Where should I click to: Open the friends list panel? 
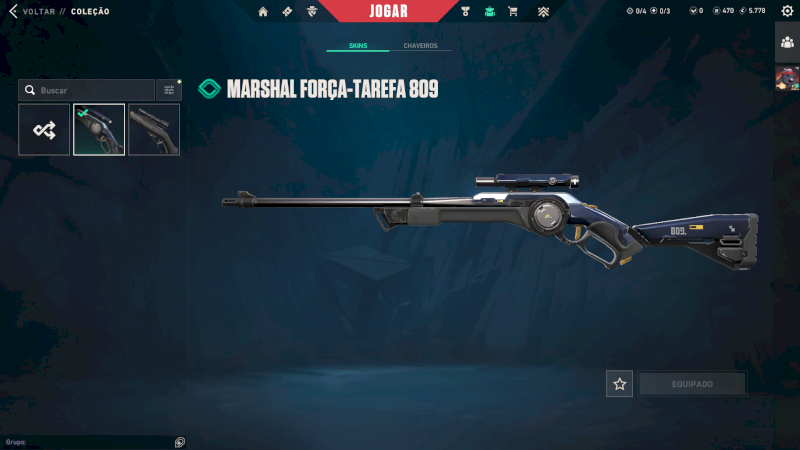(x=787, y=41)
